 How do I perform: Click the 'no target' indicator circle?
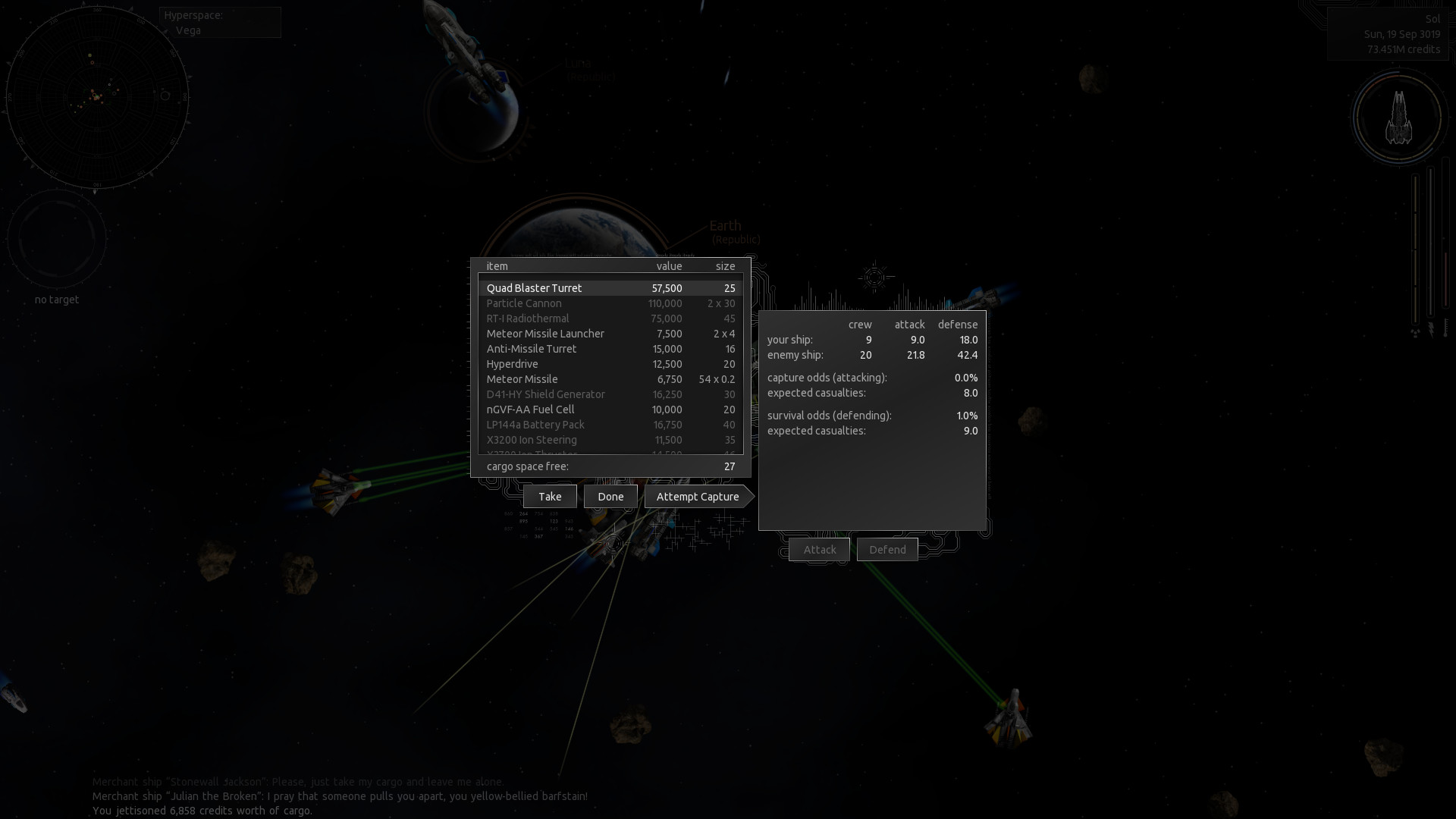point(58,239)
